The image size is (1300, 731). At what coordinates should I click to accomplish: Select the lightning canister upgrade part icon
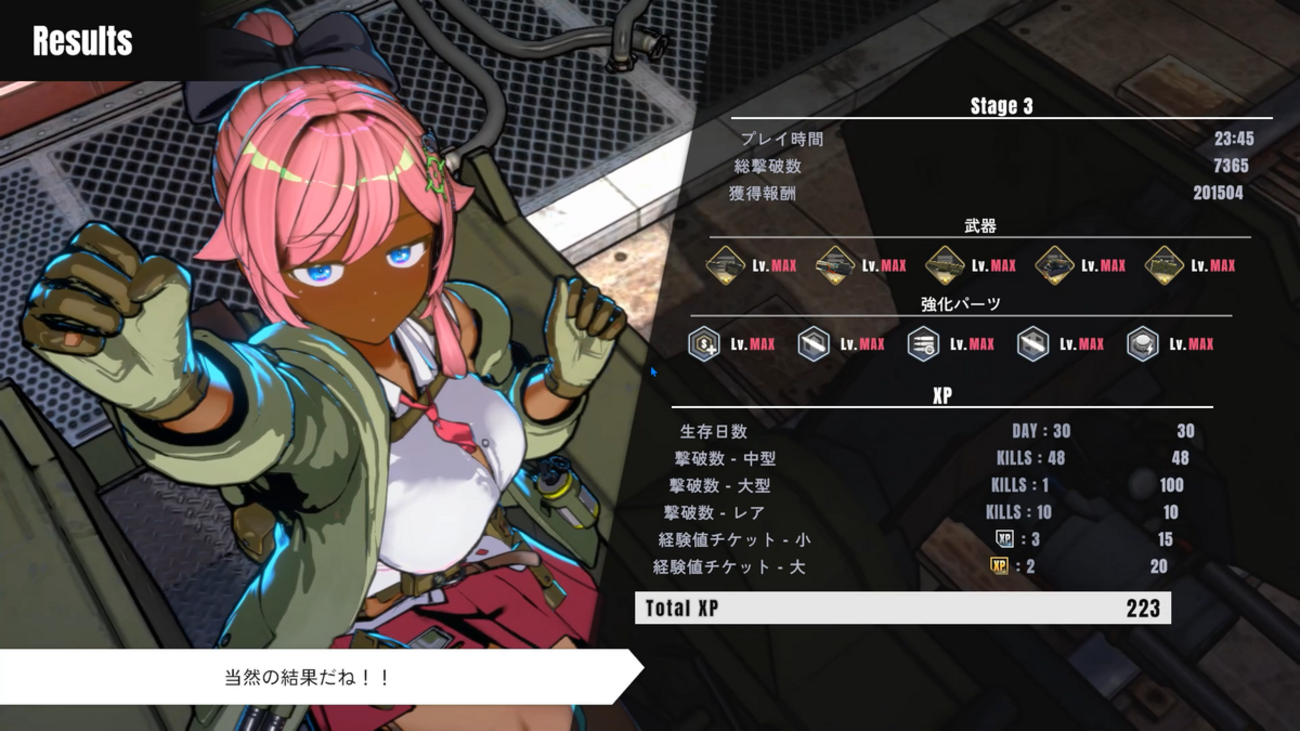click(1142, 344)
